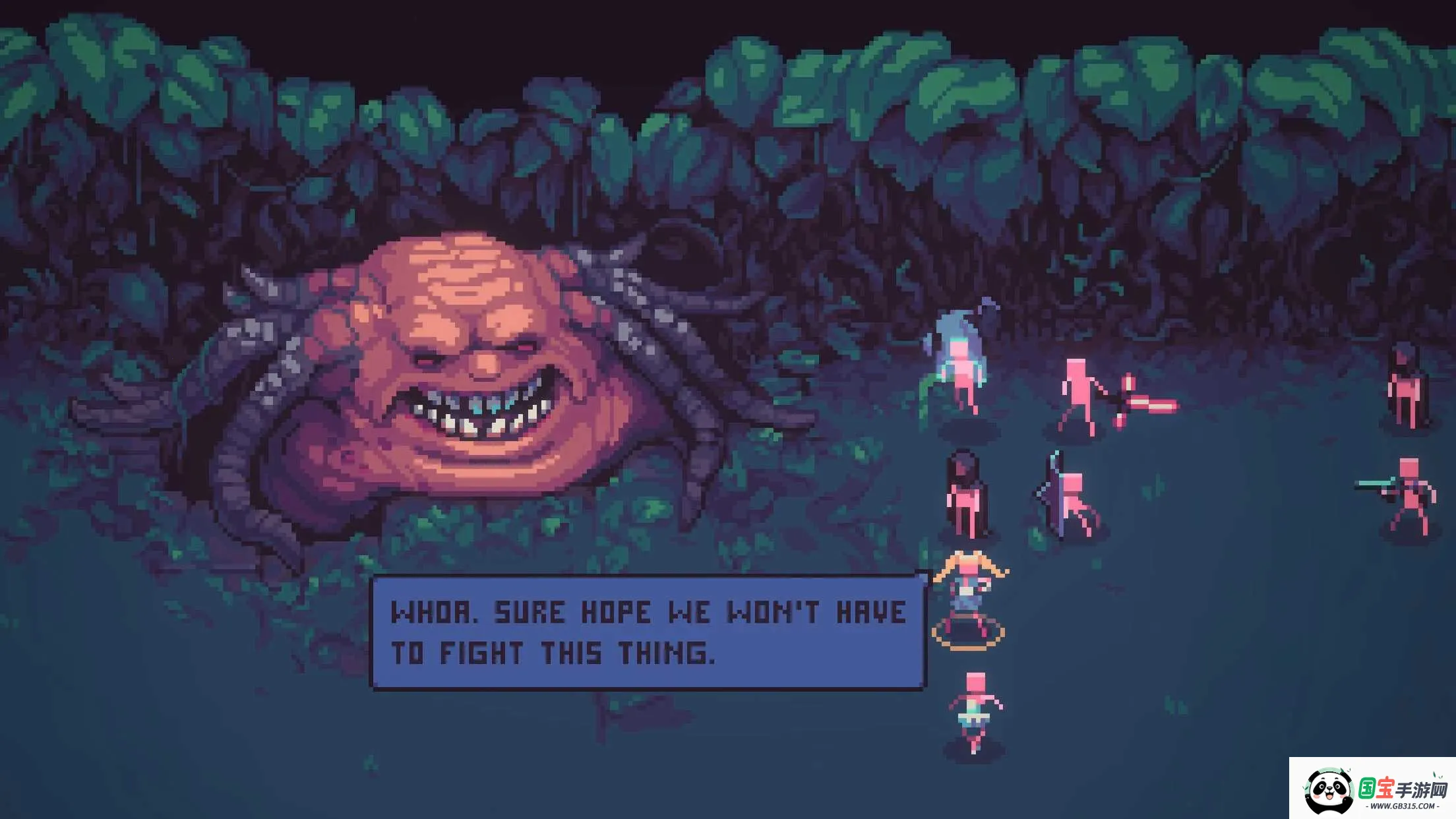Screen dimensions: 1456x819
Task: Advance the "Whoa. Sure hope" dialogue box
Action: coord(648,632)
